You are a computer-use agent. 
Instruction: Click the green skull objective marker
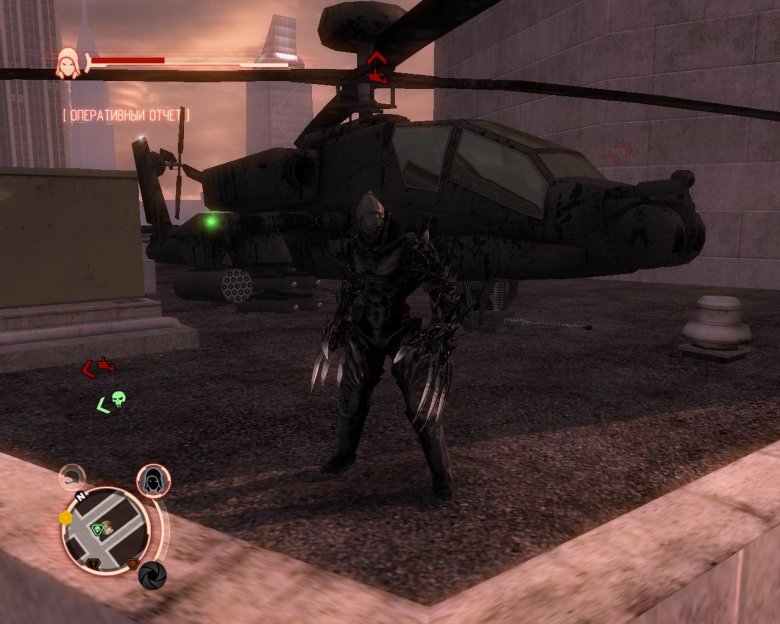tap(118, 400)
